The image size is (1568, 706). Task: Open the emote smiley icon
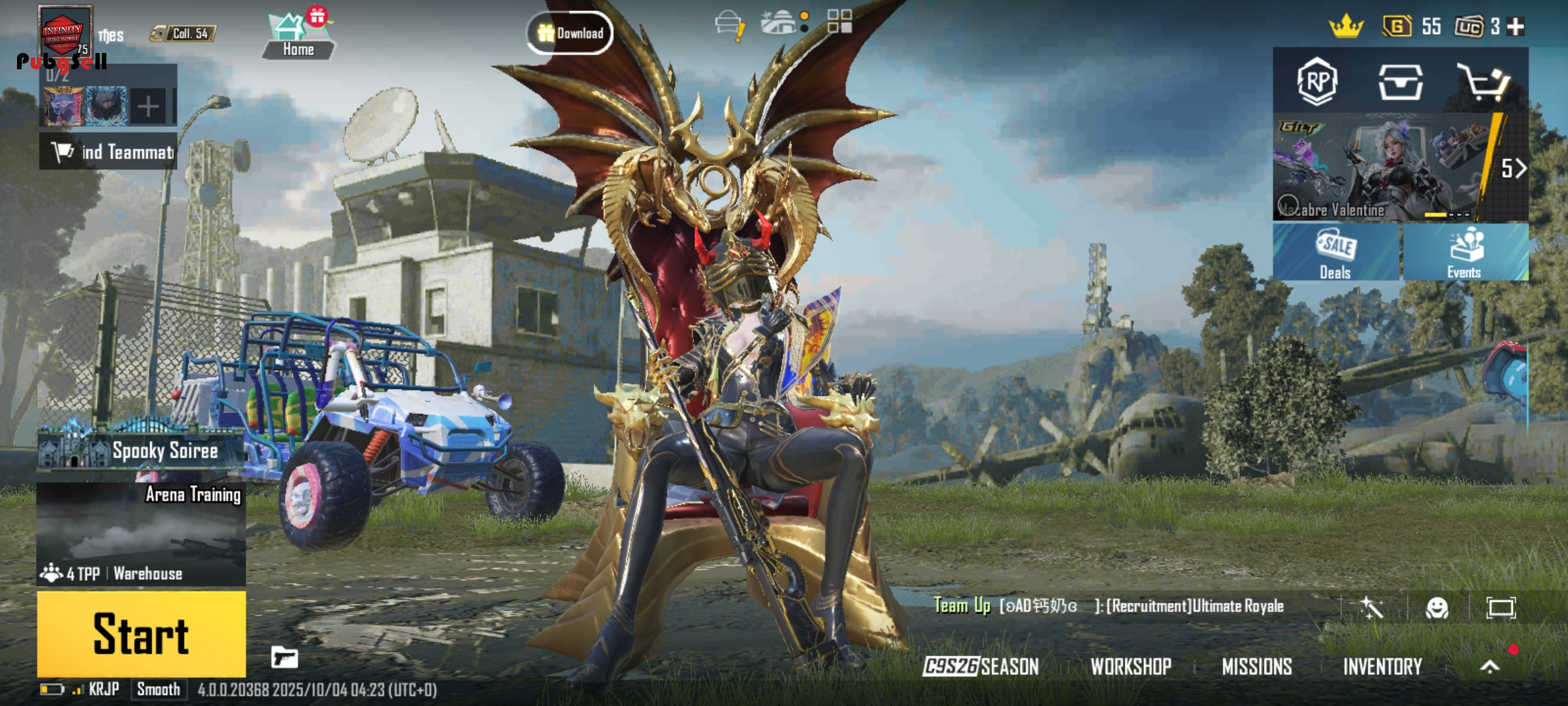pyautogui.click(x=1437, y=608)
